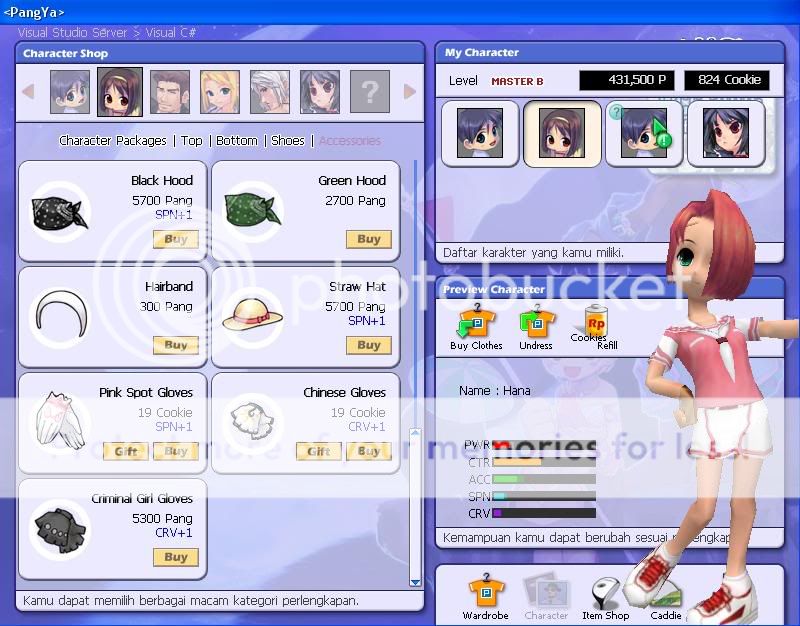Open the Top clothing category

tap(192, 141)
